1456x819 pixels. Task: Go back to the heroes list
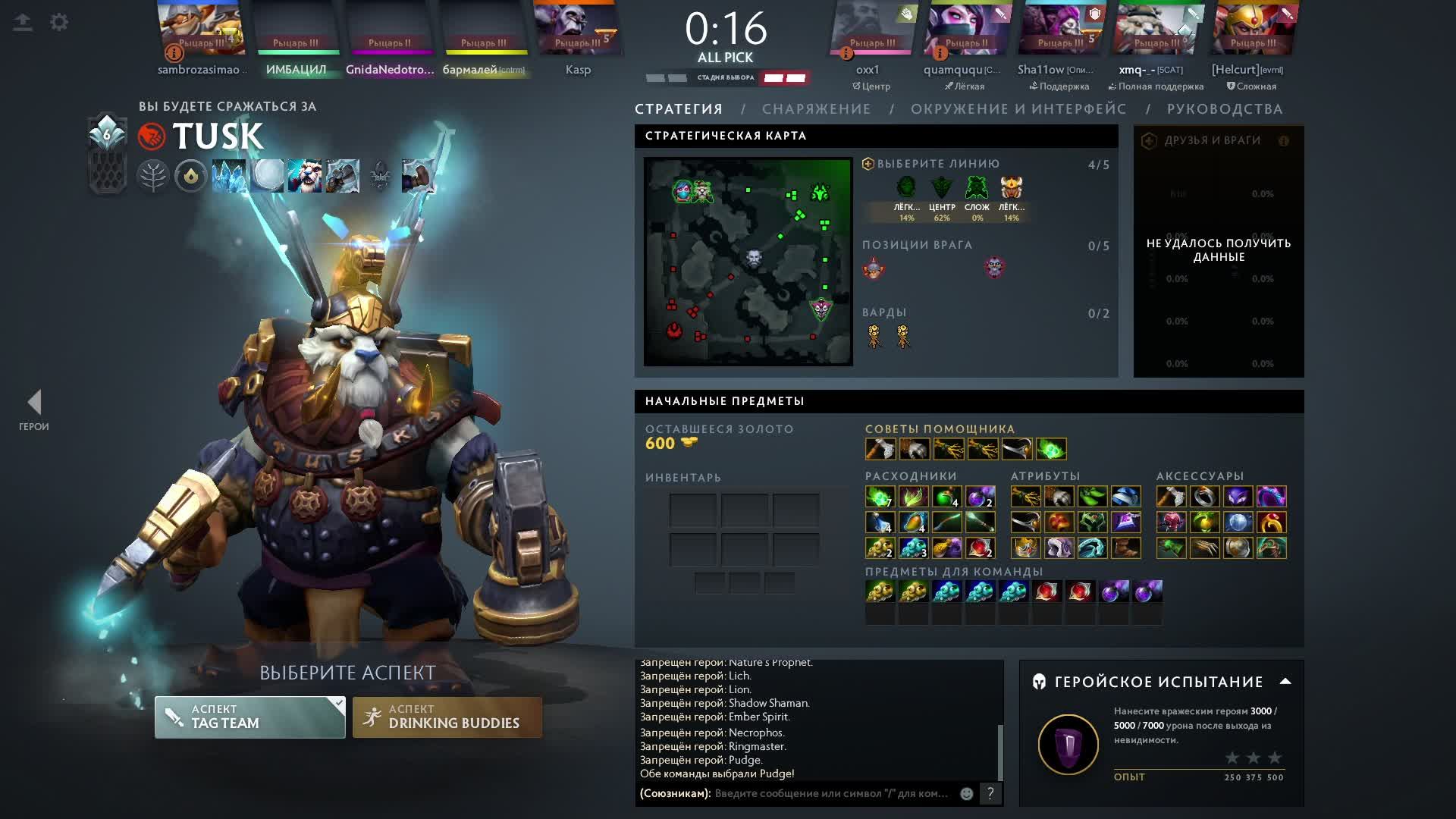pyautogui.click(x=34, y=409)
